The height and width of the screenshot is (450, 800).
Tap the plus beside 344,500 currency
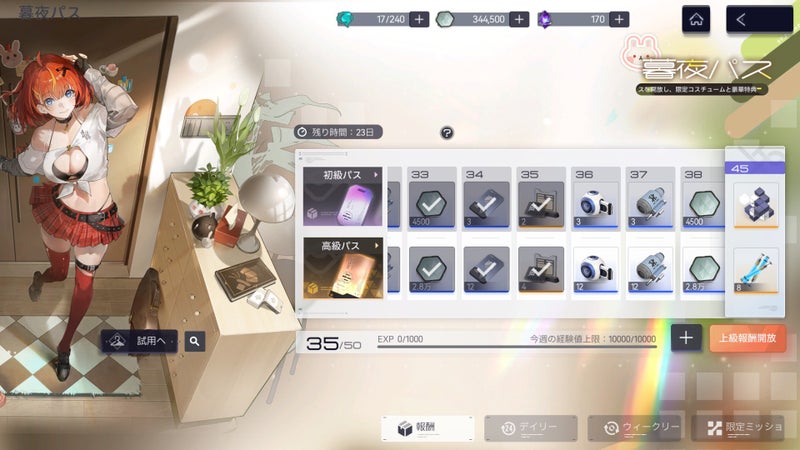pyautogui.click(x=519, y=19)
